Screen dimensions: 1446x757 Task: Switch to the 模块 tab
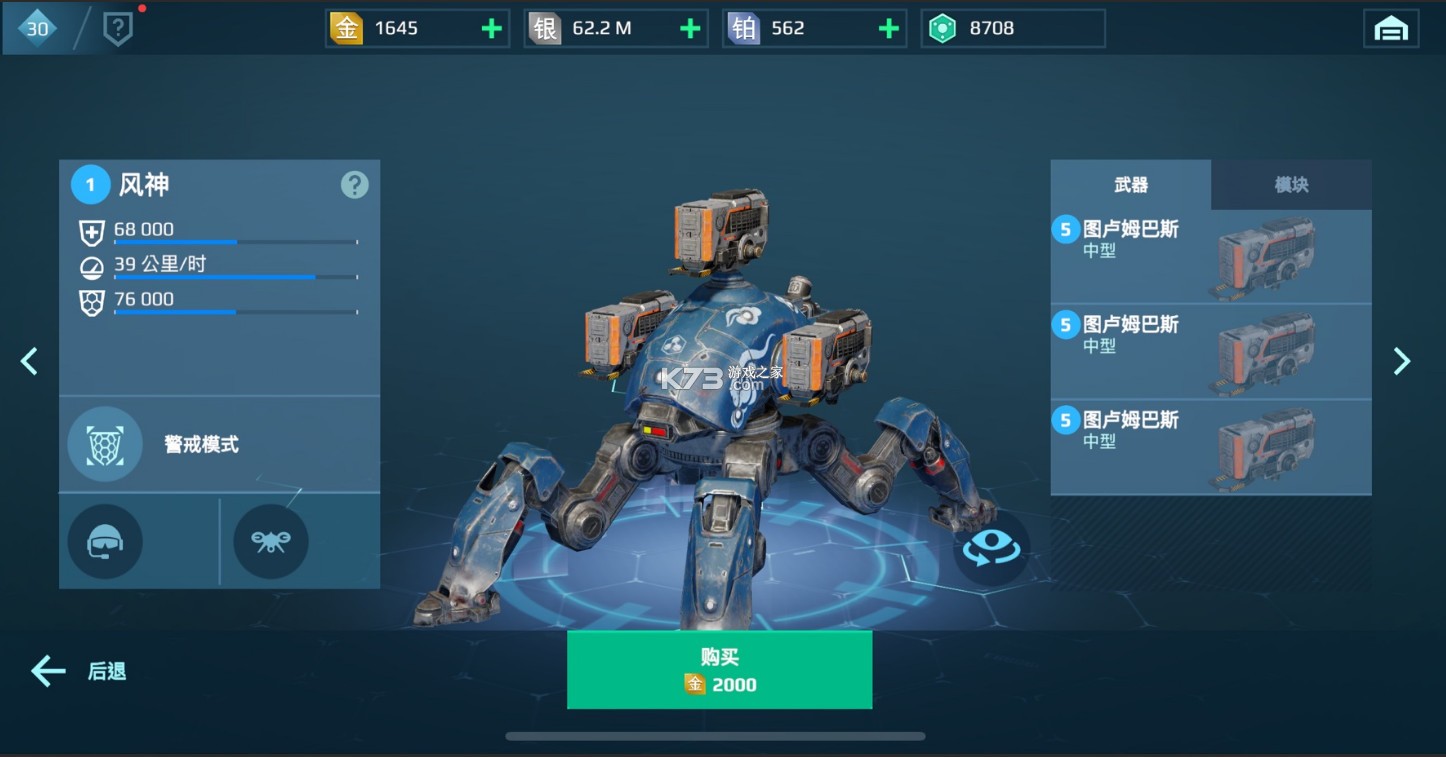tap(1292, 184)
